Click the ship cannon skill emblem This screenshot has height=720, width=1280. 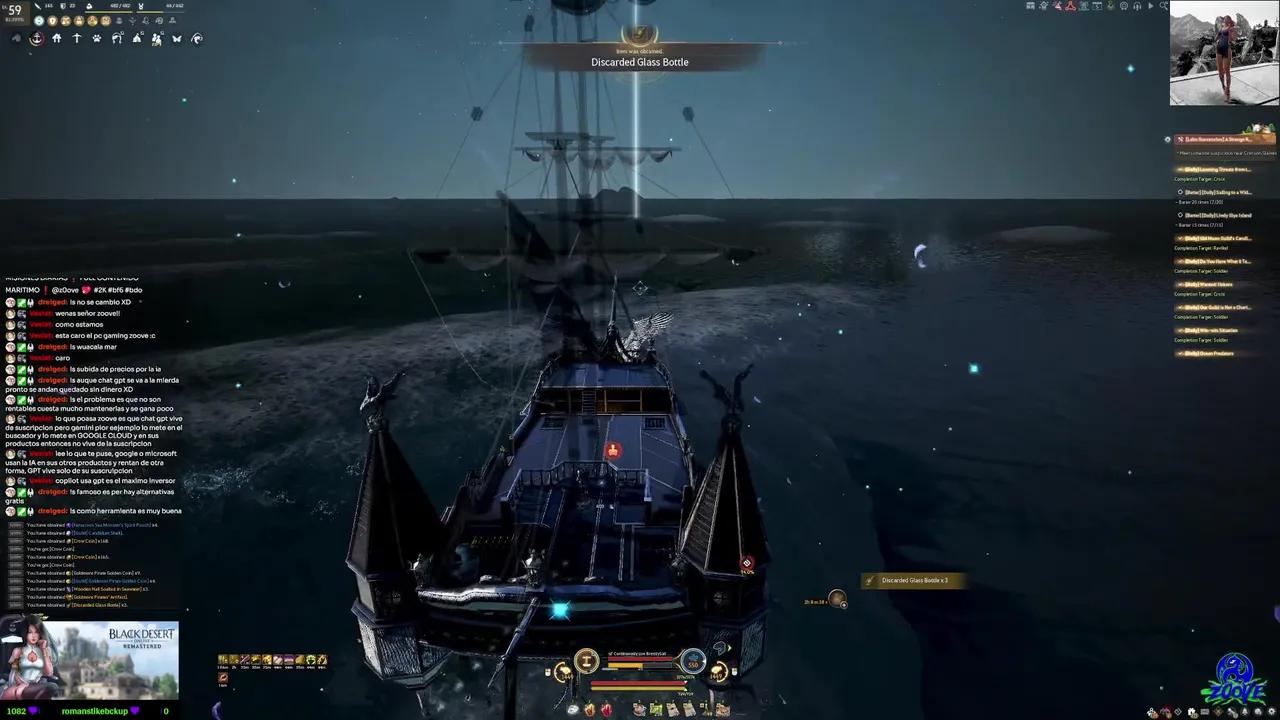point(586,661)
